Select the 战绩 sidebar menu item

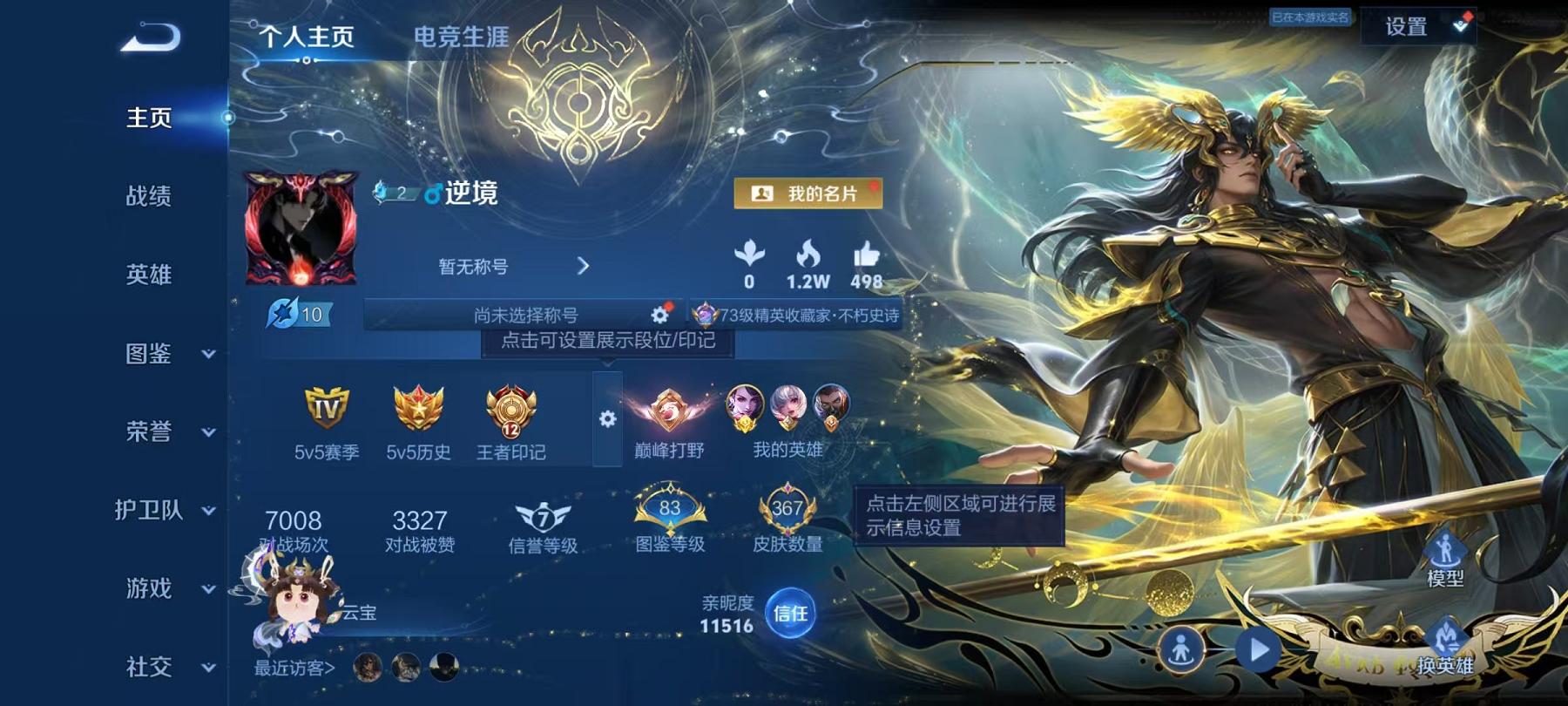coord(148,198)
